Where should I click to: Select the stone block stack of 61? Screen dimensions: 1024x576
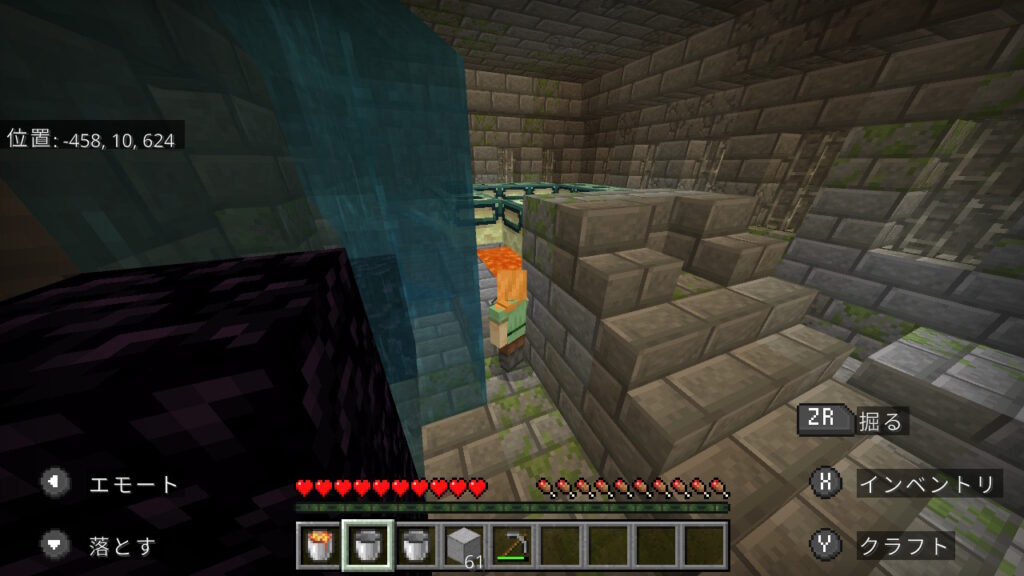(462, 546)
